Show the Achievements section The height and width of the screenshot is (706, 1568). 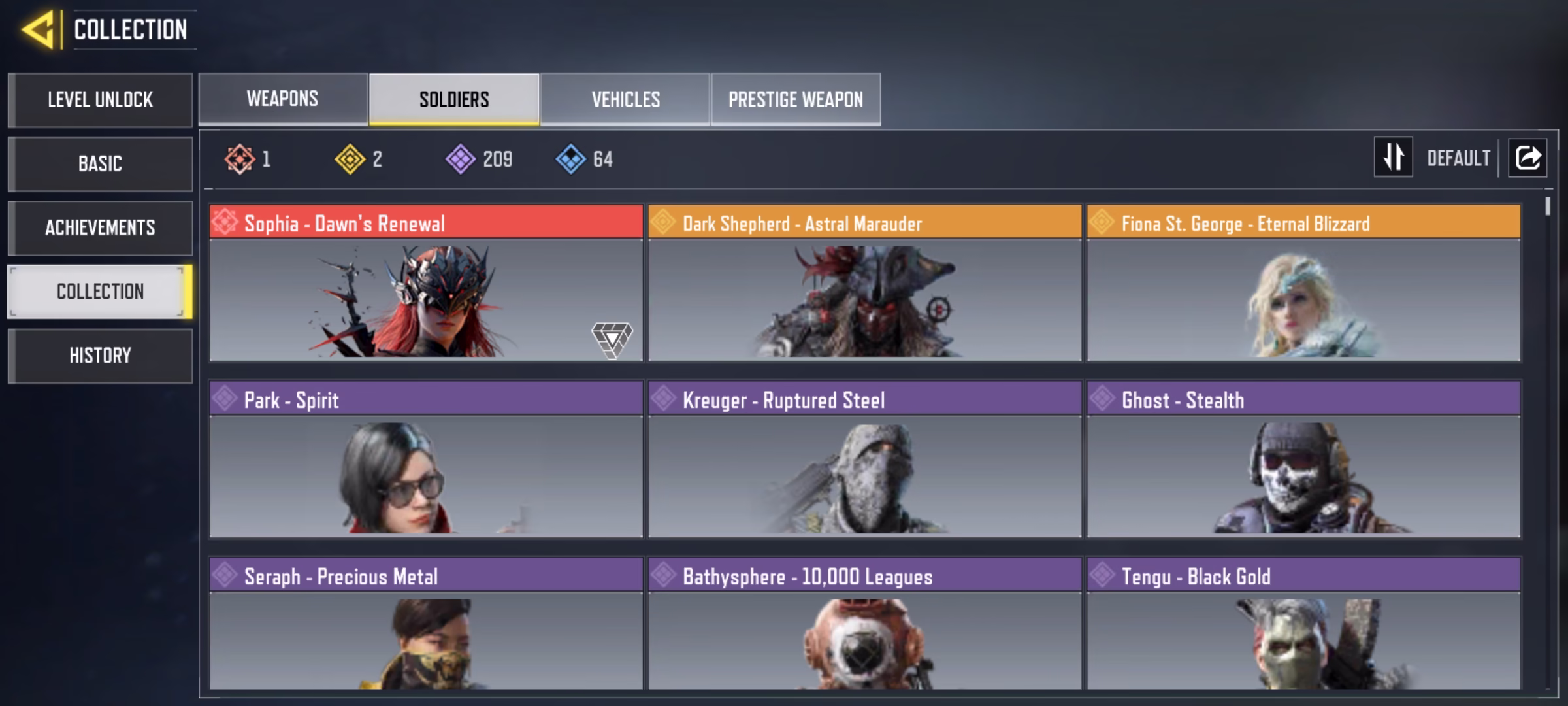100,227
